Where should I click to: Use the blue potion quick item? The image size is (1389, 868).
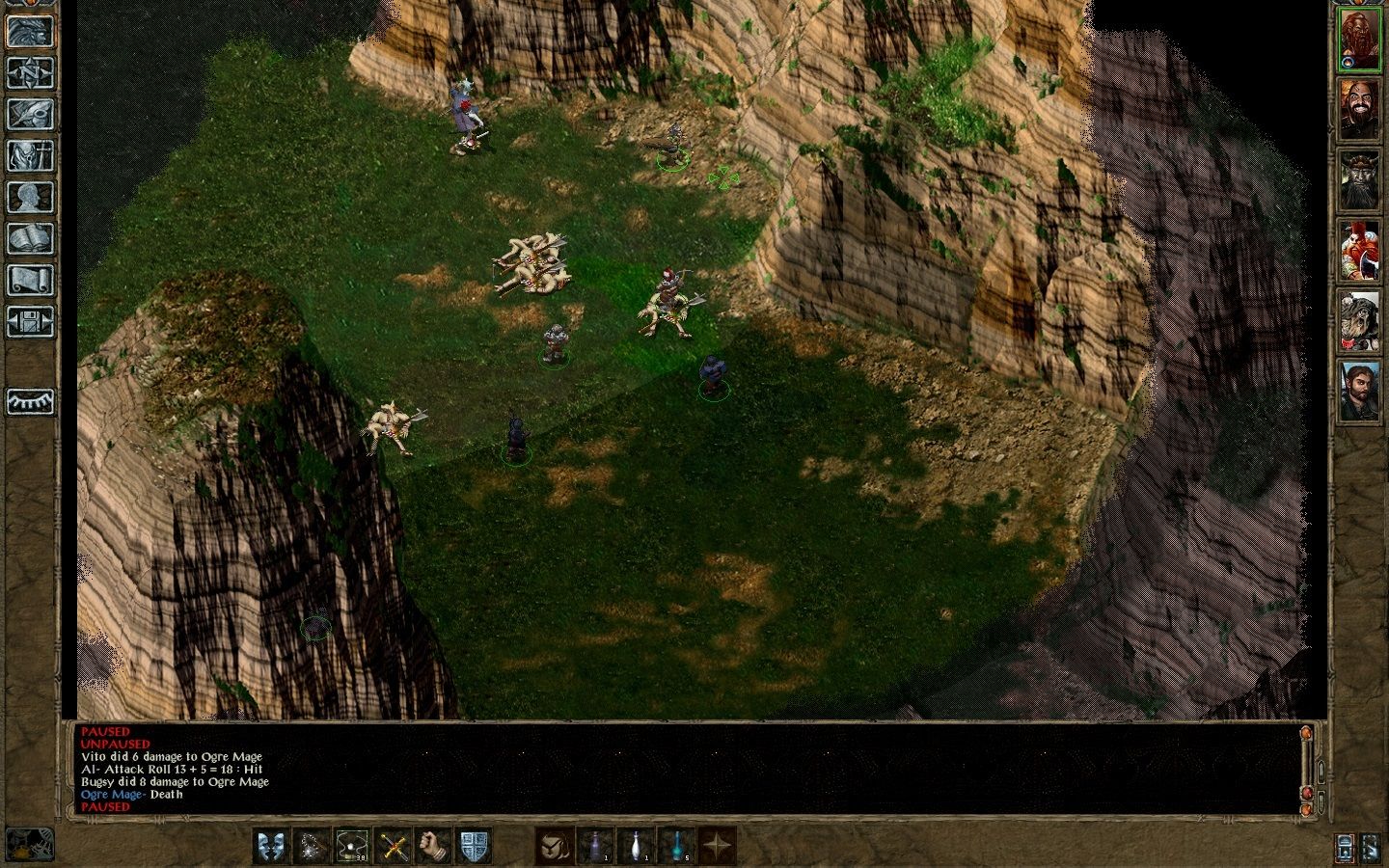[x=676, y=844]
